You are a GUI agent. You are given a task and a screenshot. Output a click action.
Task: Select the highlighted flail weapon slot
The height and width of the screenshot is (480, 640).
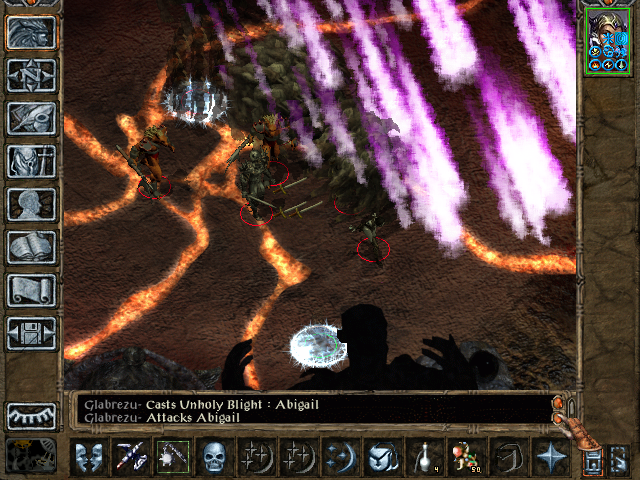pos(174,457)
